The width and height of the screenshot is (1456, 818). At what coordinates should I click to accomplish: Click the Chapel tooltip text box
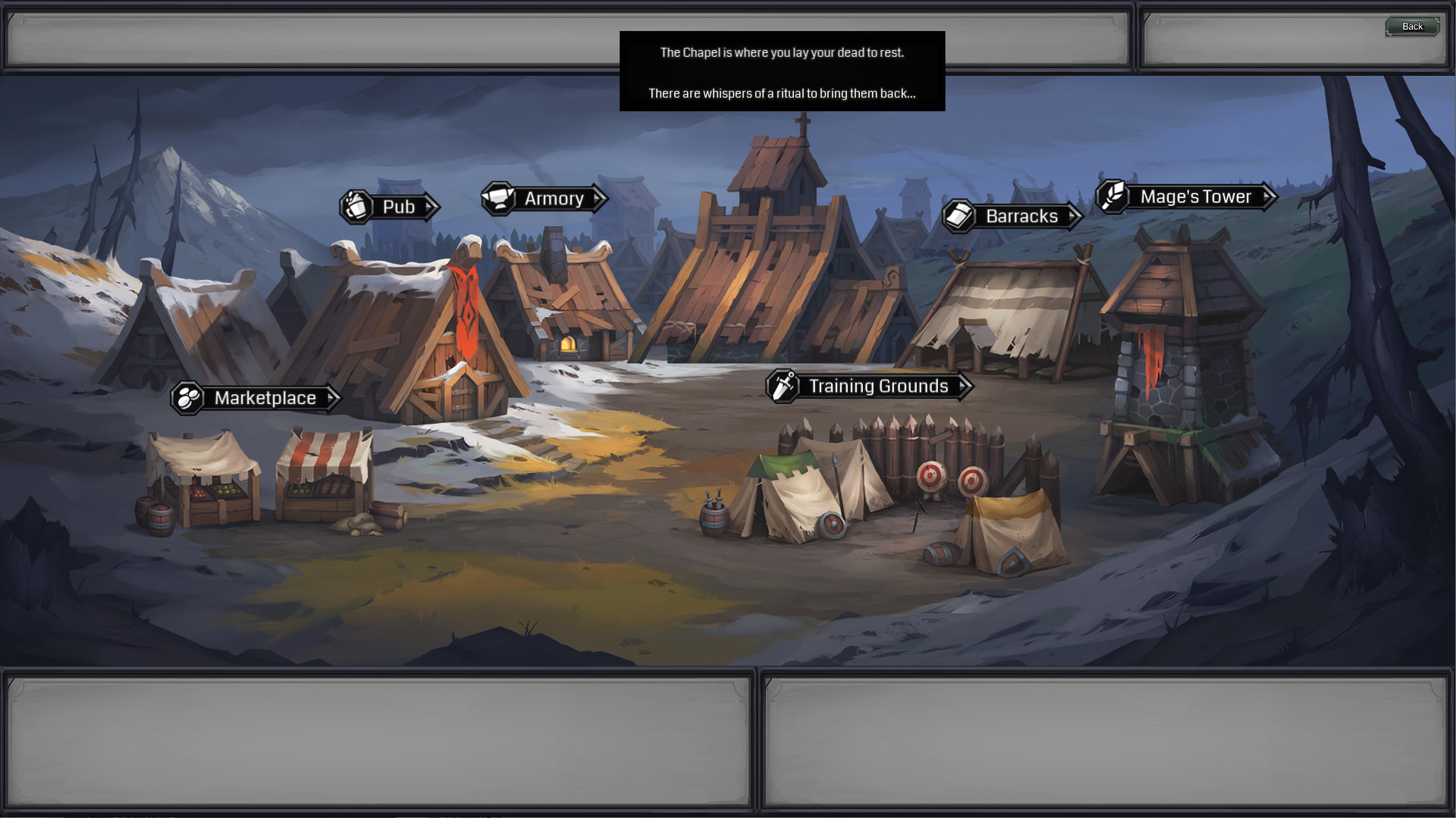pyautogui.click(x=782, y=71)
